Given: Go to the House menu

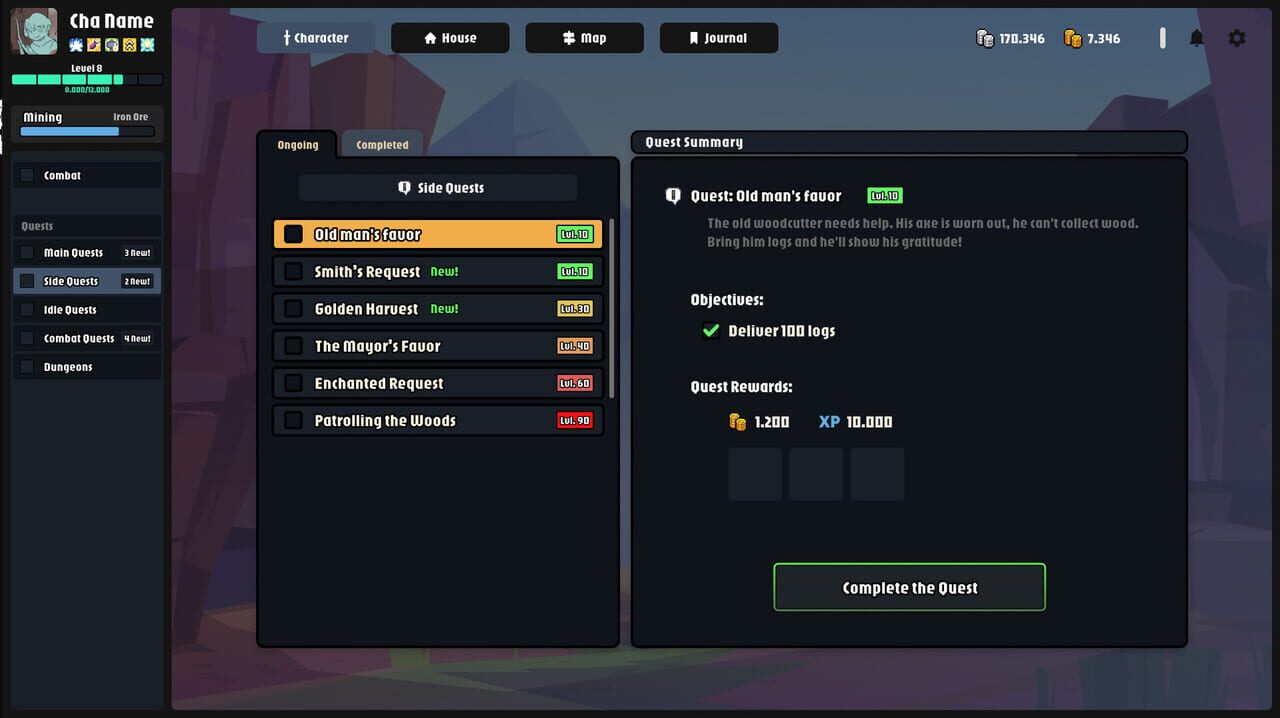Looking at the screenshot, I should click(450, 38).
